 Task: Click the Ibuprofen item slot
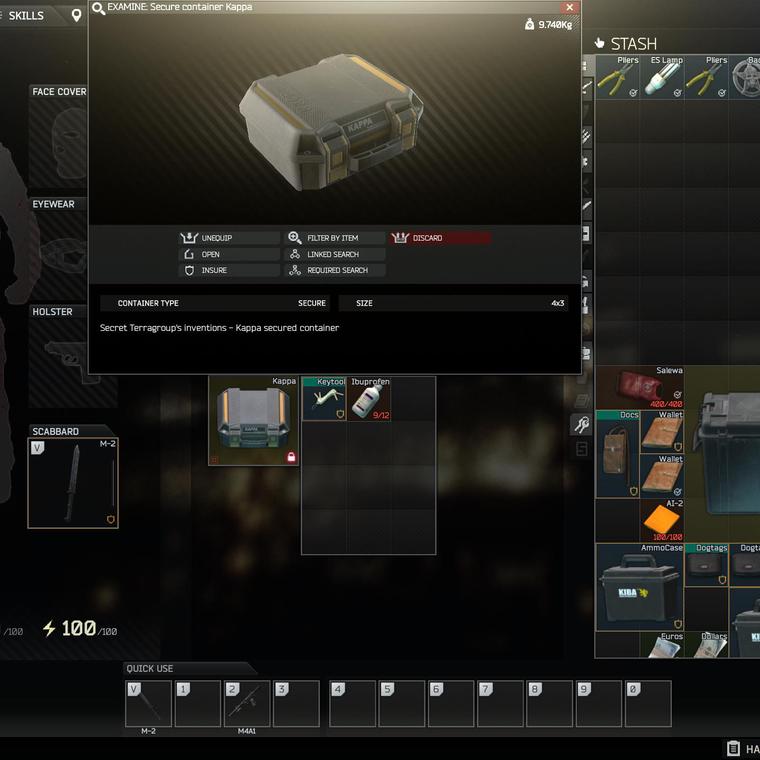pos(369,399)
